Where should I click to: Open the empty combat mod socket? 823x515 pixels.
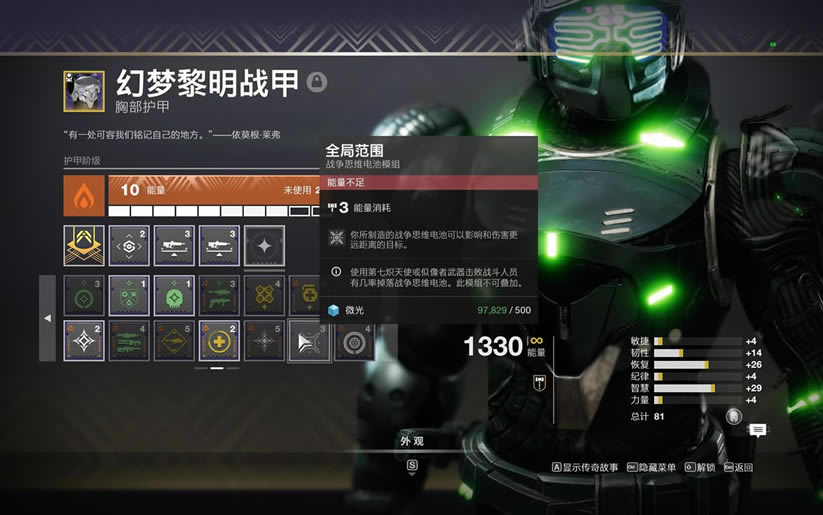point(264,246)
